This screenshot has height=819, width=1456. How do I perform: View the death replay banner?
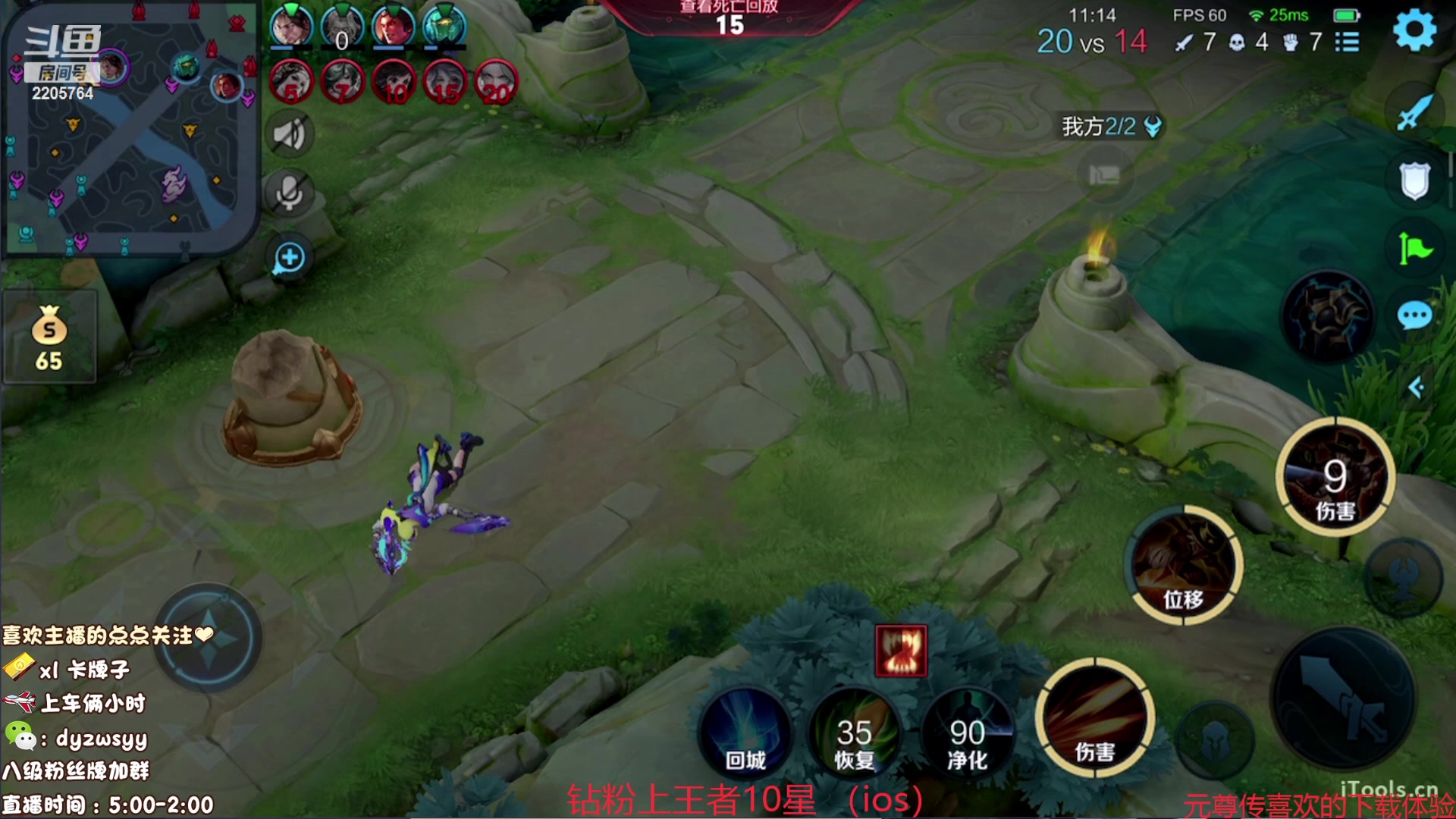(730, 17)
